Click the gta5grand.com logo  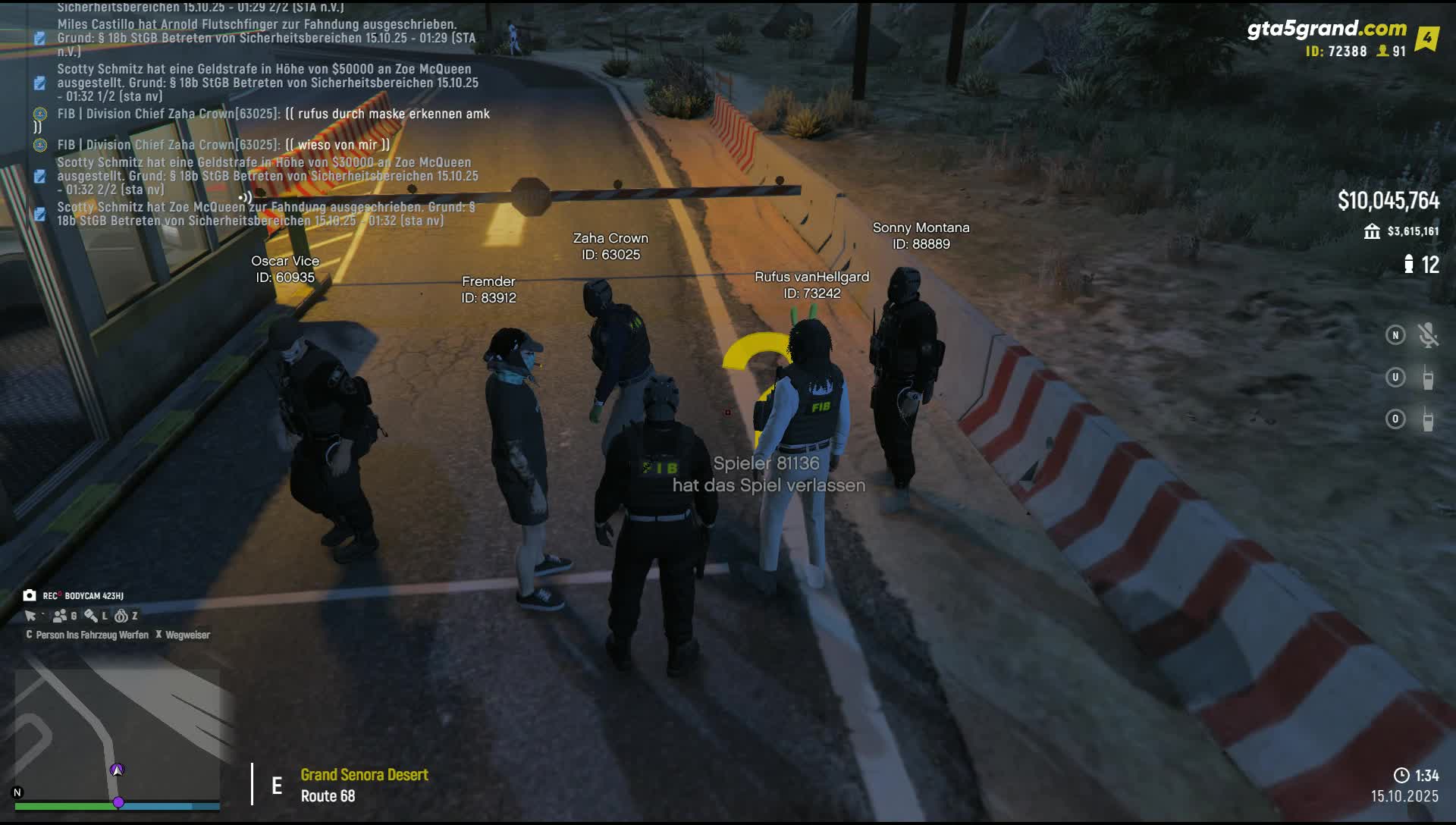pos(1326,29)
